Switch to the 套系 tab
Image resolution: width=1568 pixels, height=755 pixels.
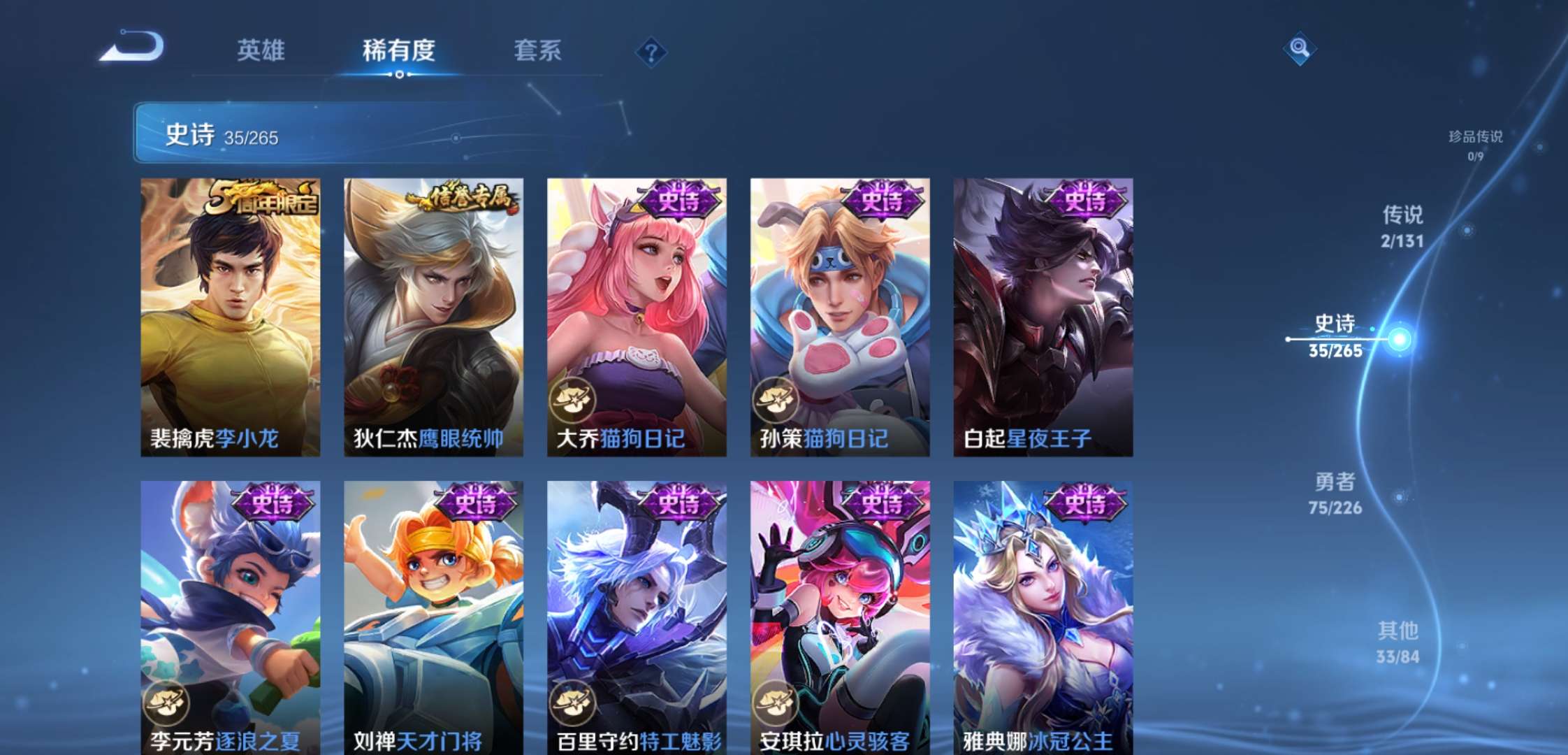[539, 50]
